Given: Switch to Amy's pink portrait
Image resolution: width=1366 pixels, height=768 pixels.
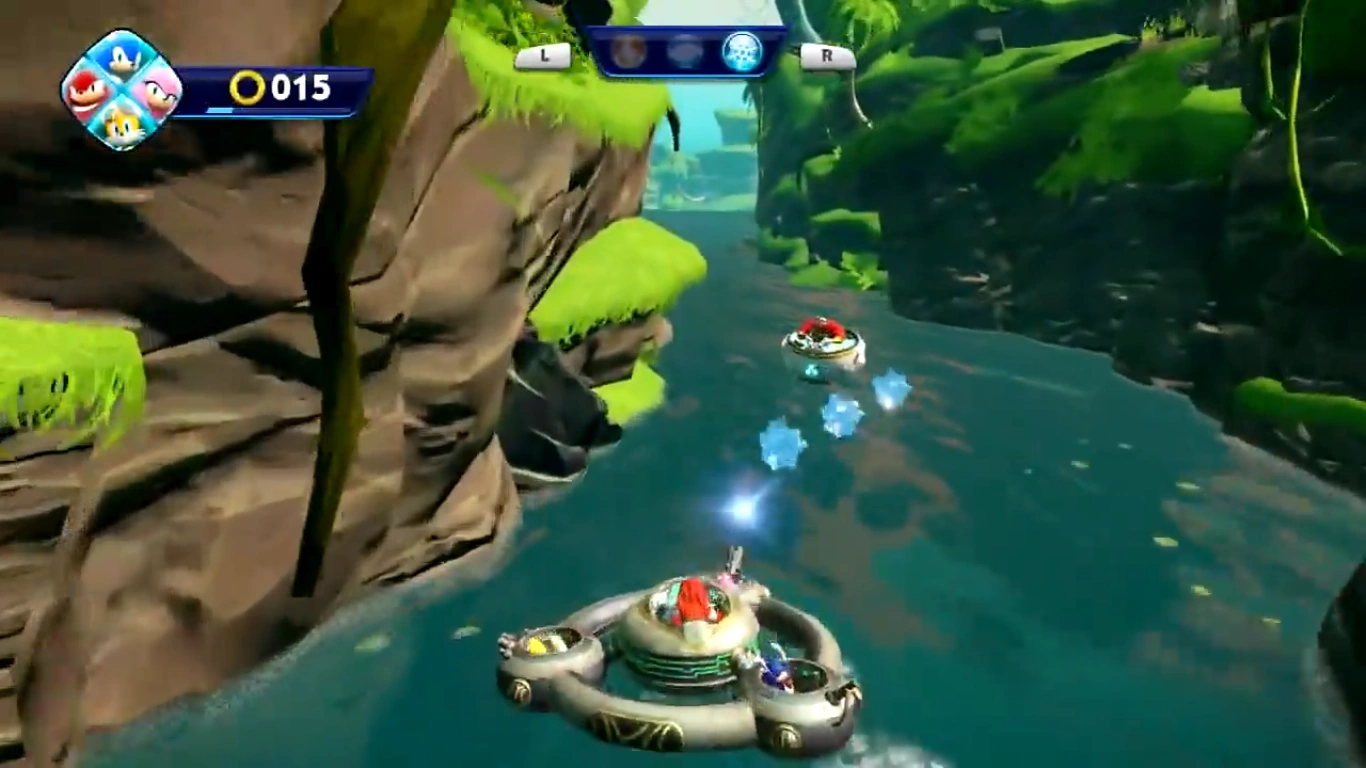Looking at the screenshot, I should (x=157, y=92).
